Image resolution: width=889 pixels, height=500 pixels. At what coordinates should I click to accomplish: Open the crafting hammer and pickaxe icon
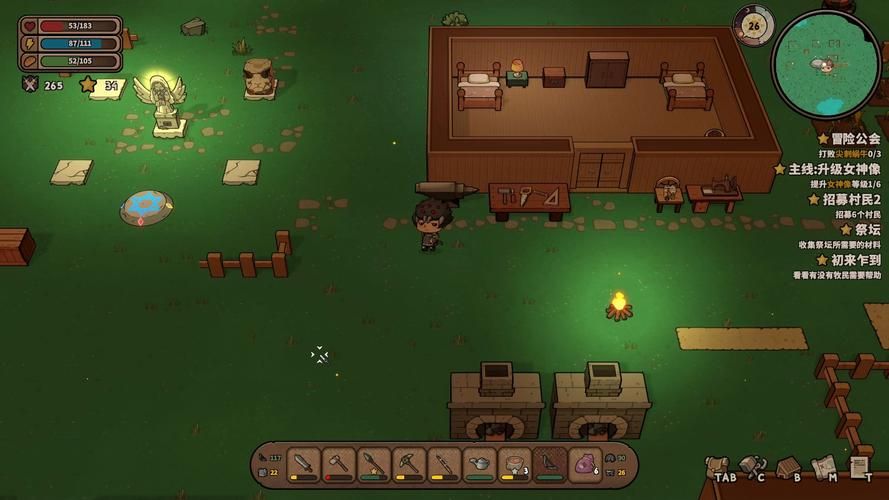coord(751,466)
